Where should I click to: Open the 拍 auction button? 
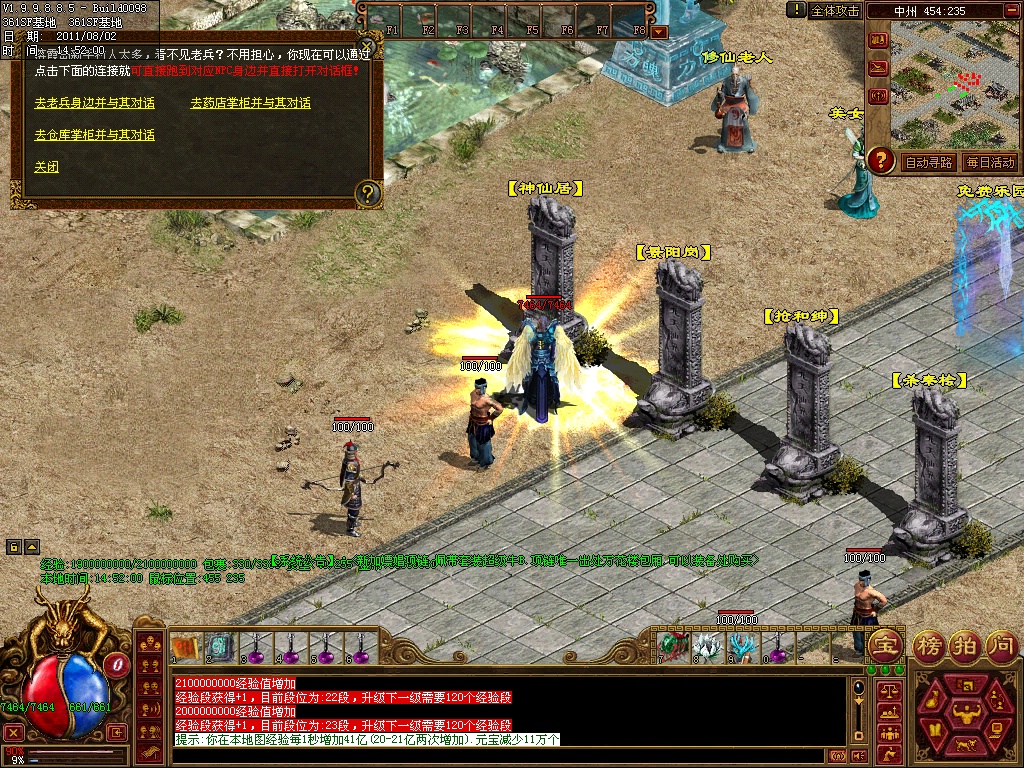(966, 645)
